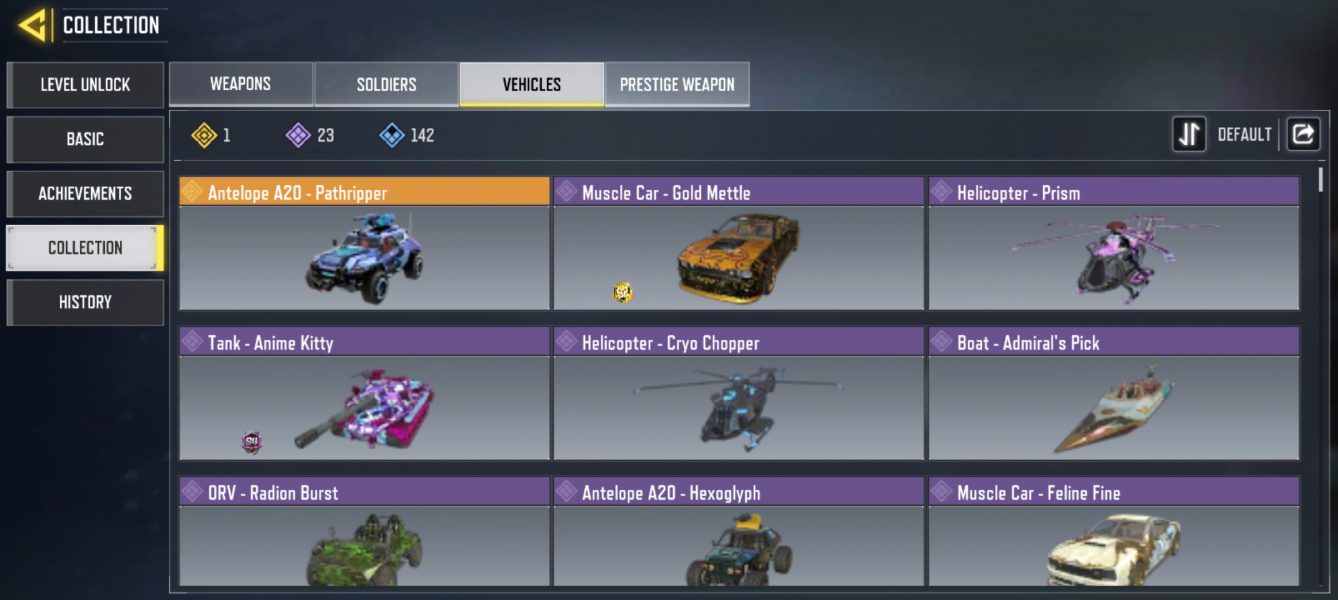Screen dimensions: 1338x600
Task: Open the Achievements section
Action: pos(85,193)
